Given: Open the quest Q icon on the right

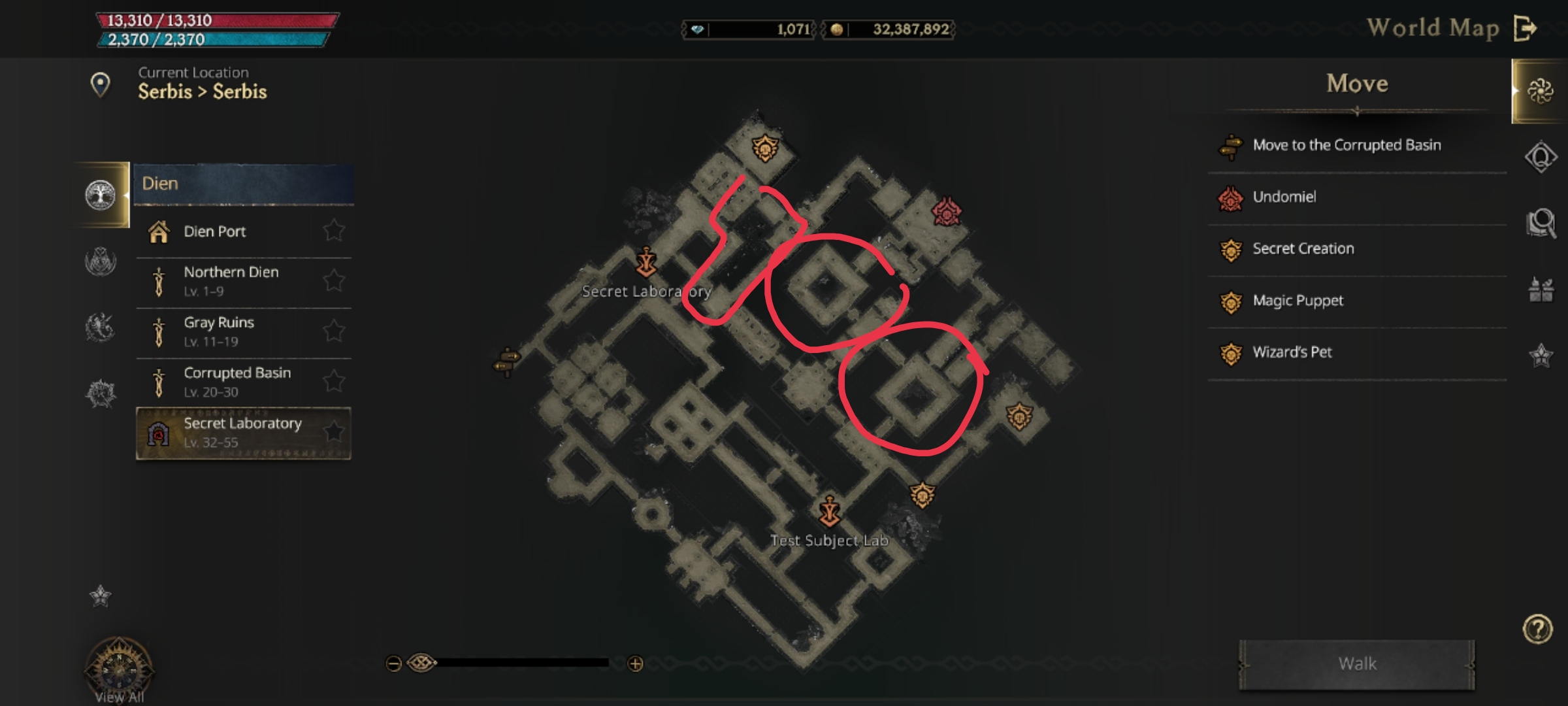Looking at the screenshot, I should (1541, 158).
